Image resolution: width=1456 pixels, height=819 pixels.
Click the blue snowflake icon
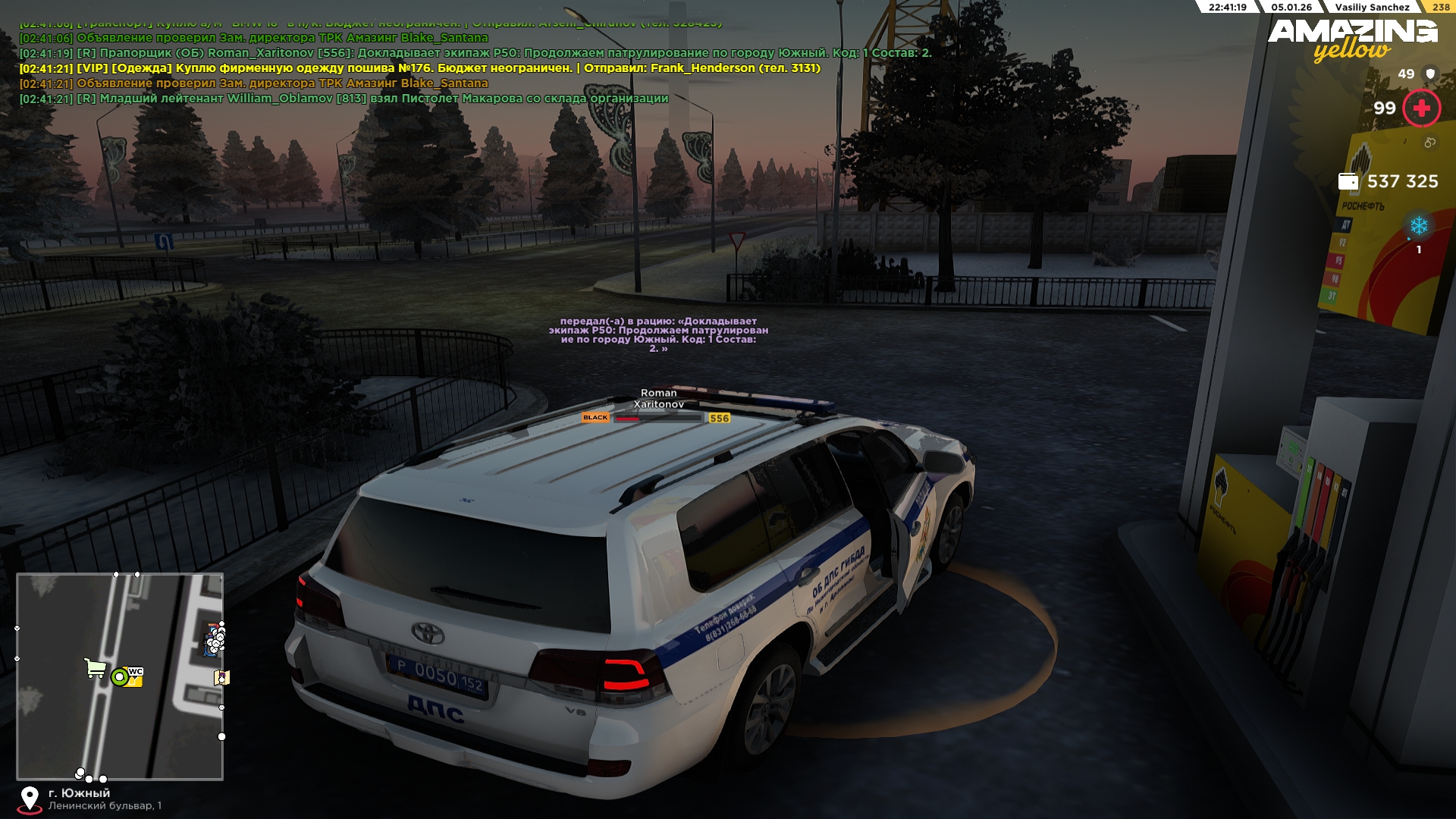(x=1418, y=226)
